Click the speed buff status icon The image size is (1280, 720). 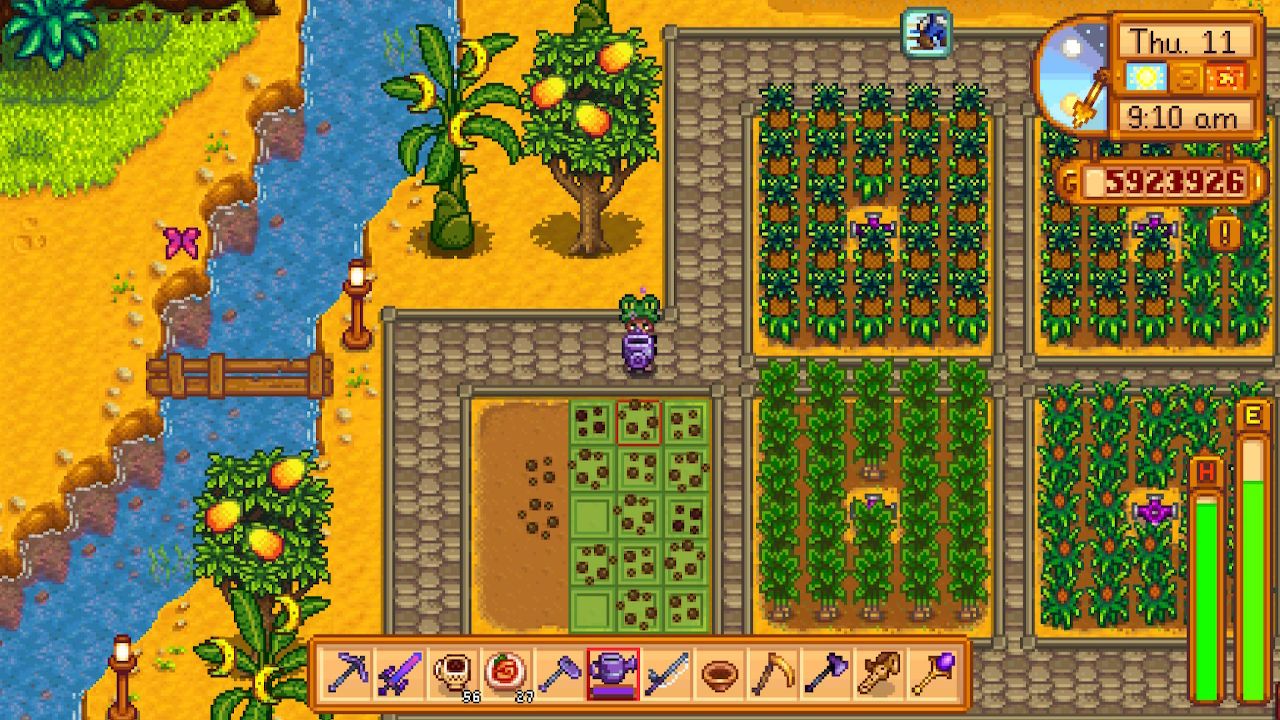coord(926,32)
